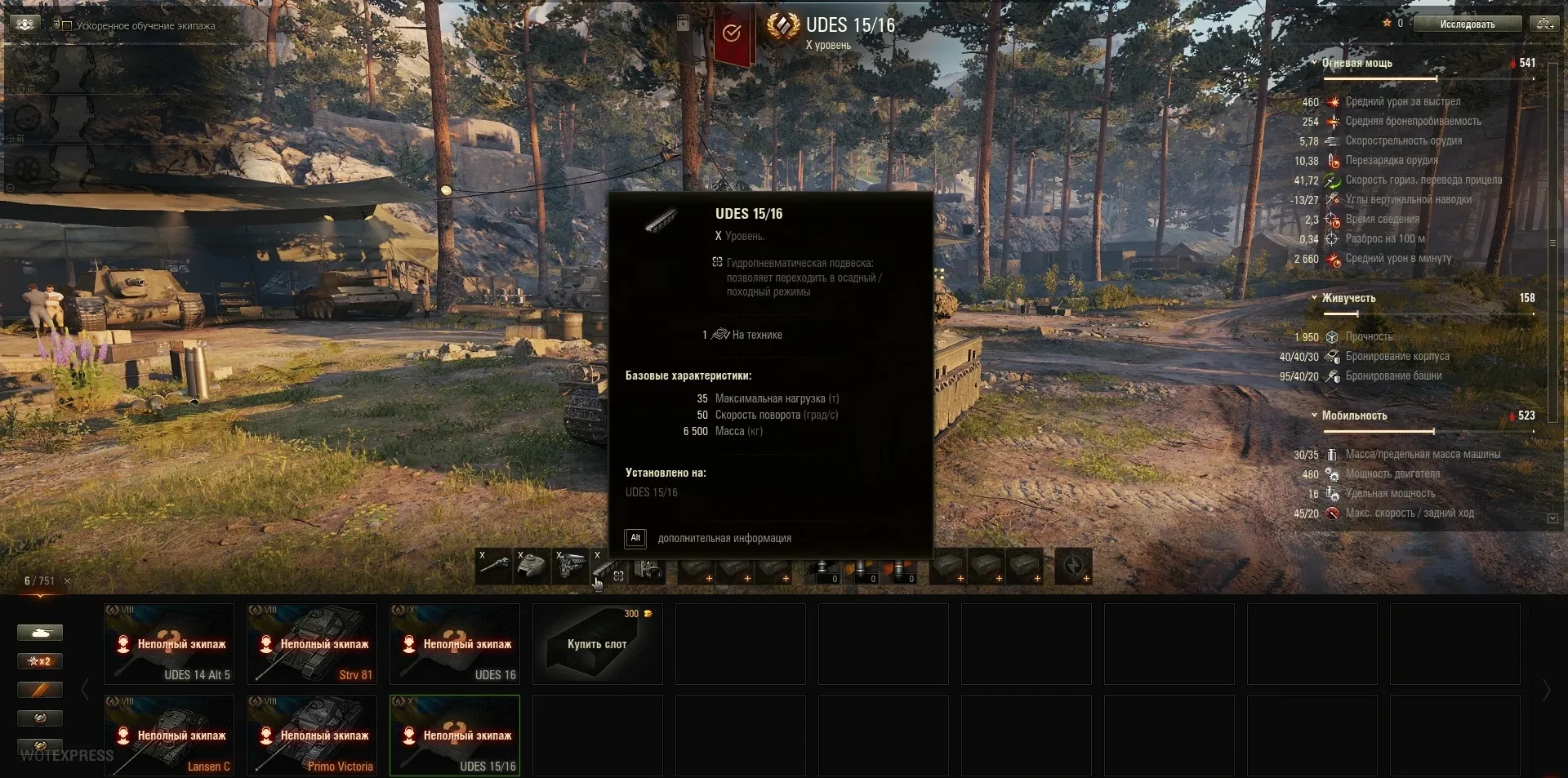Toggle Ускоренное обучение экипажа checkbox
Screen dimensions: 1568x778
pos(67,26)
